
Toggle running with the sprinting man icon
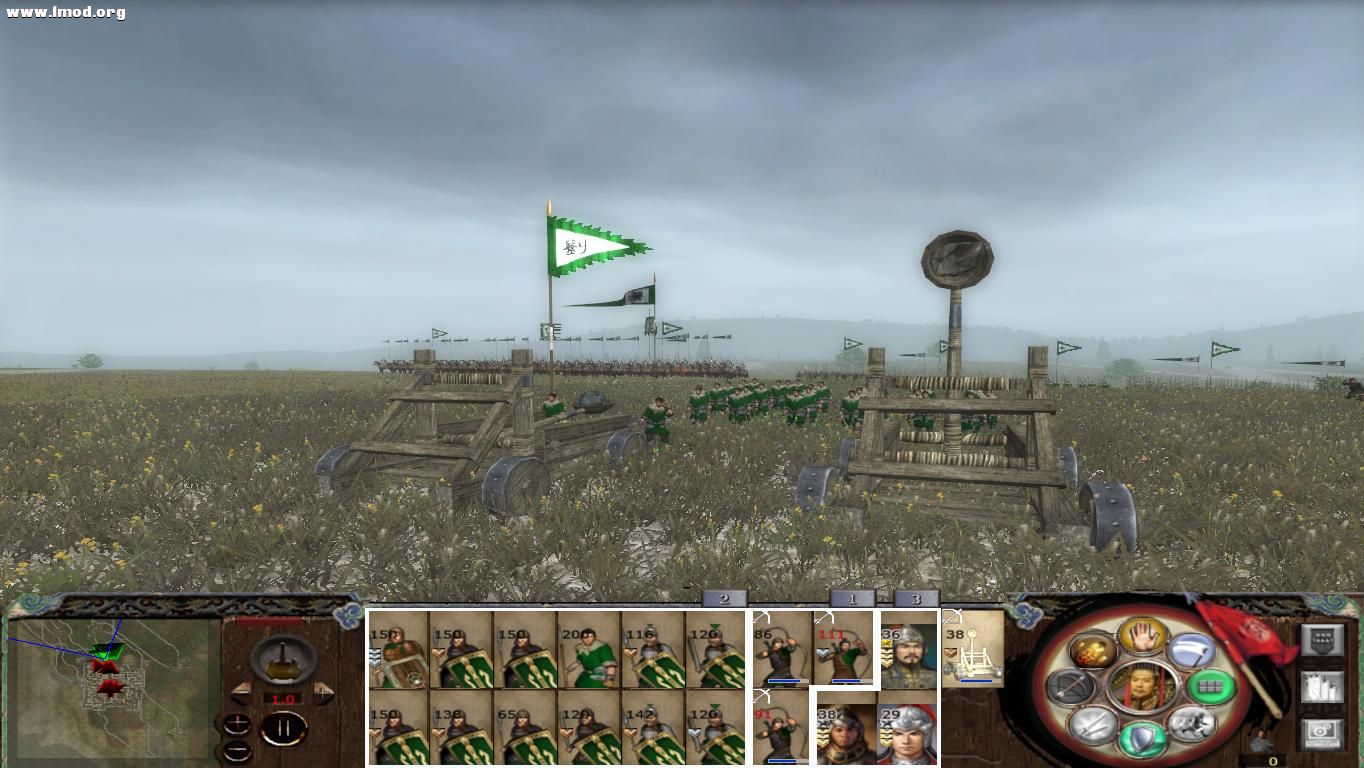click(1192, 724)
